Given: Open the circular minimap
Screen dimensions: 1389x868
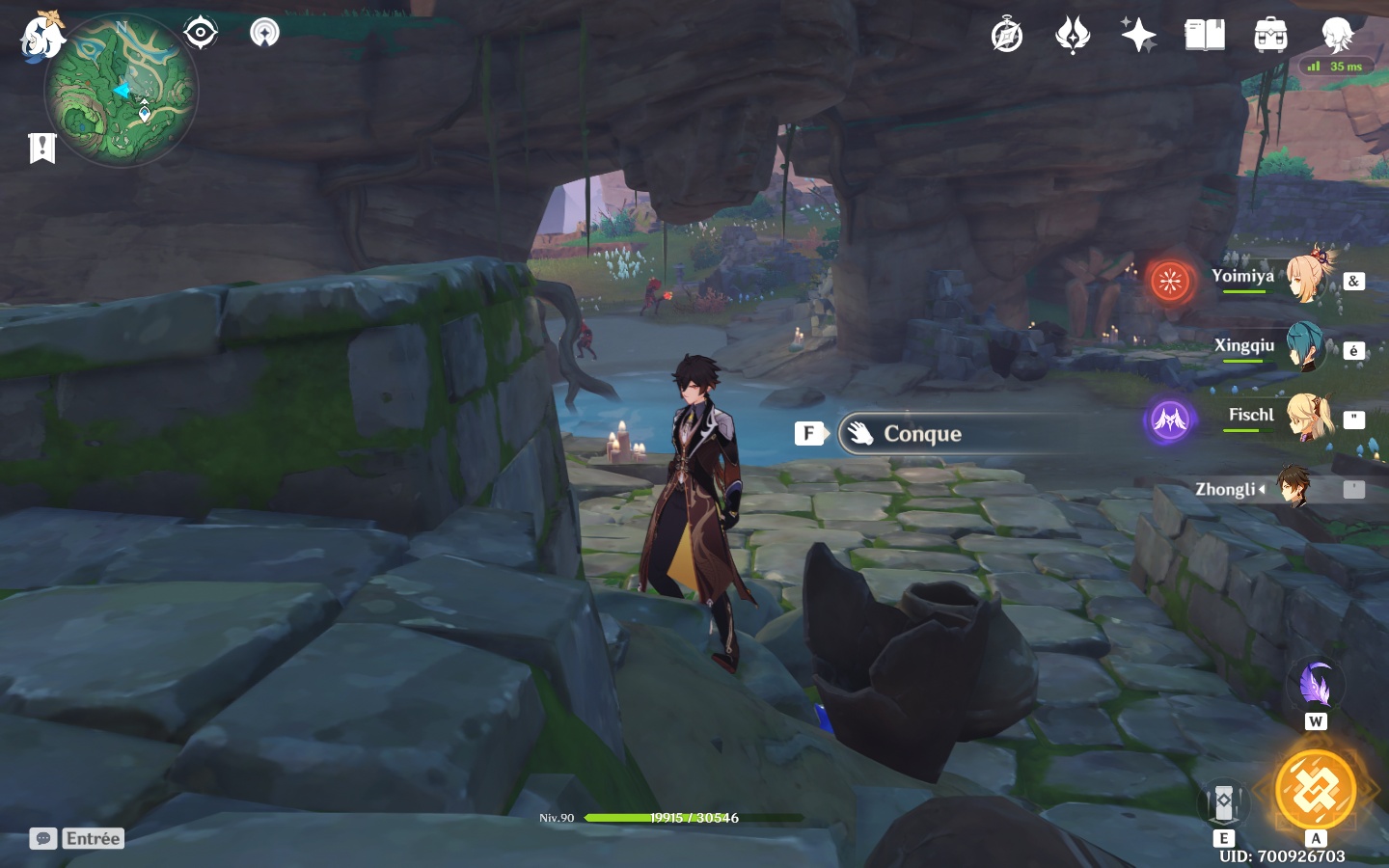Looking at the screenshot, I should click(122, 91).
